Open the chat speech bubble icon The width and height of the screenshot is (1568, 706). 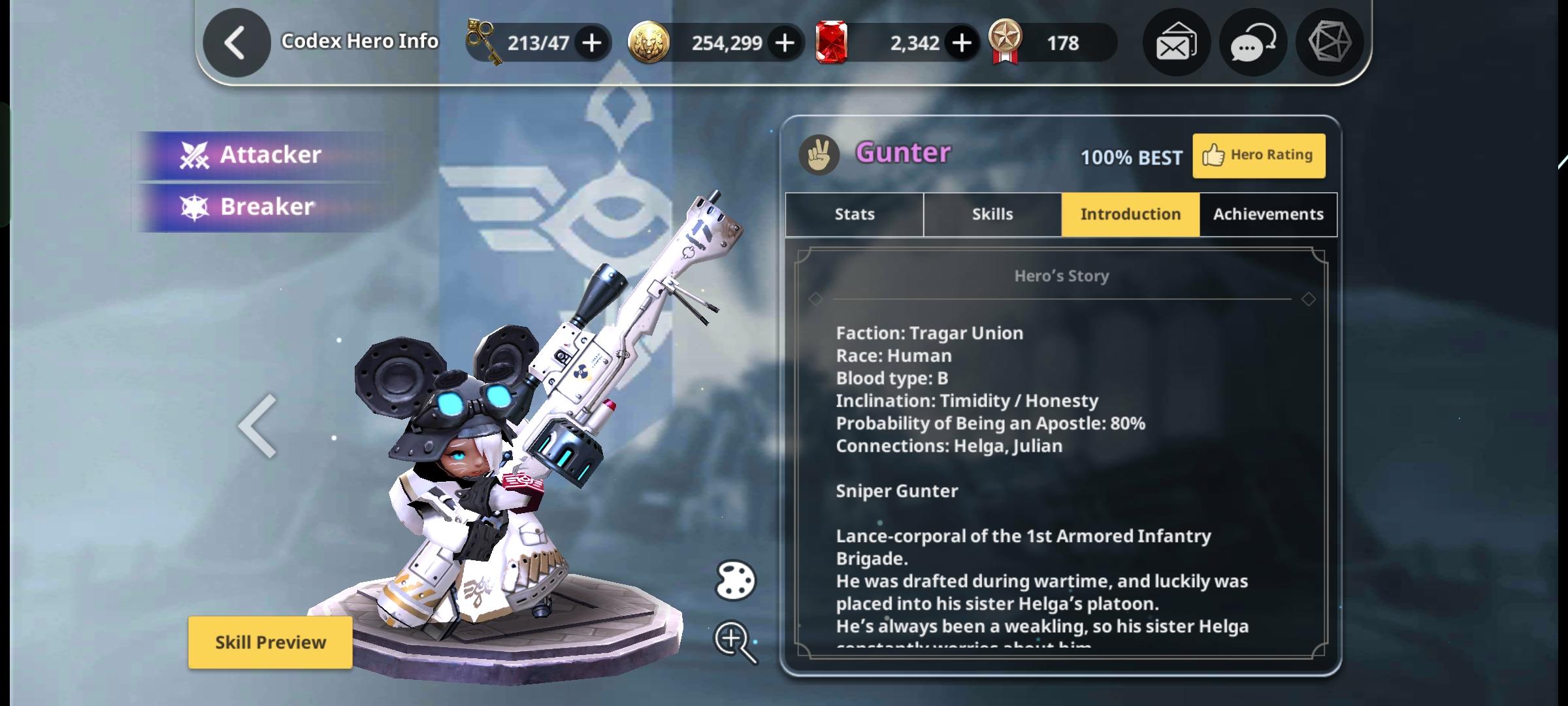(1252, 43)
